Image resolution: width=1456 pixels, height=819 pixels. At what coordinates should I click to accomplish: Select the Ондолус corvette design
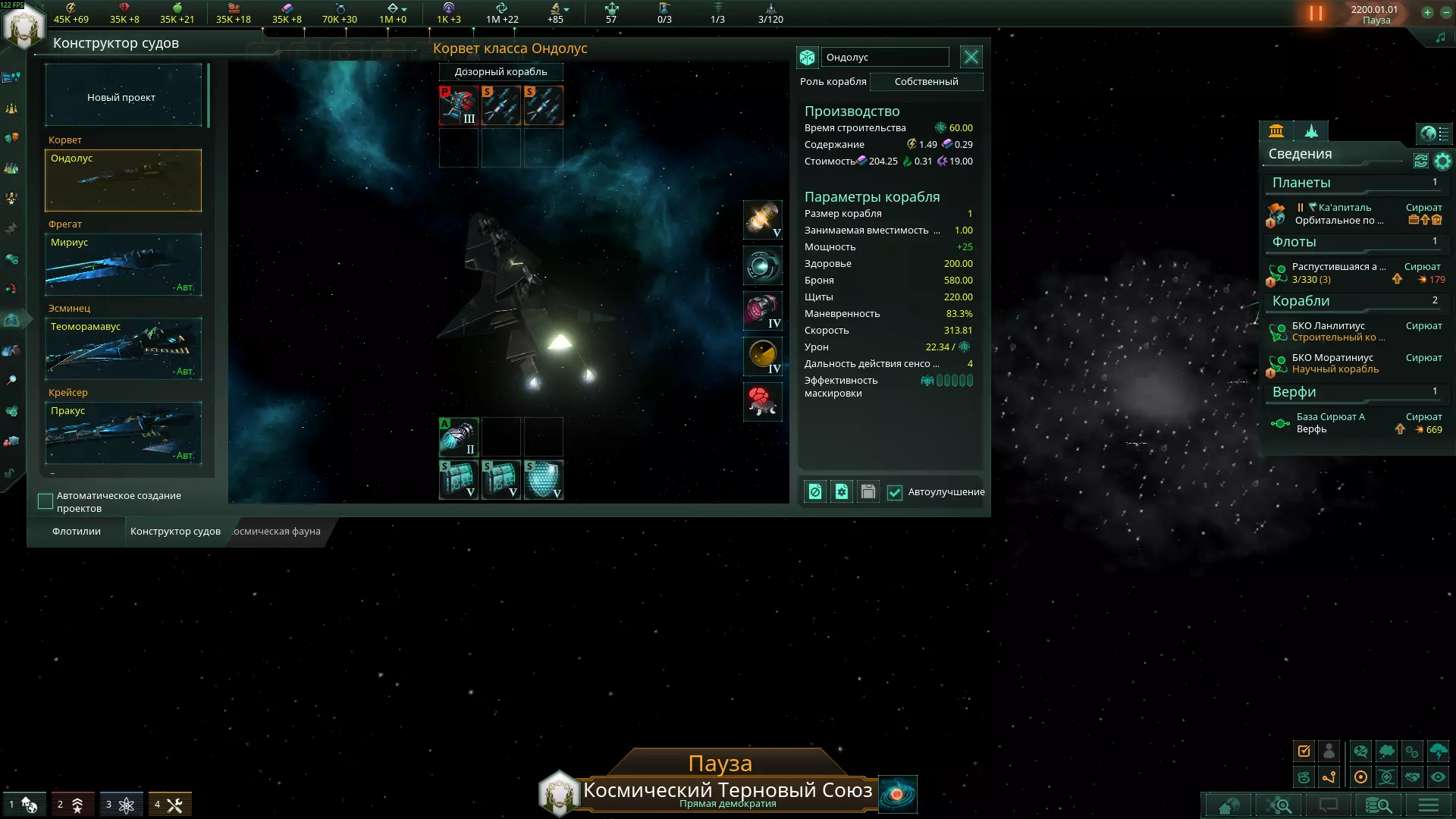pos(123,180)
